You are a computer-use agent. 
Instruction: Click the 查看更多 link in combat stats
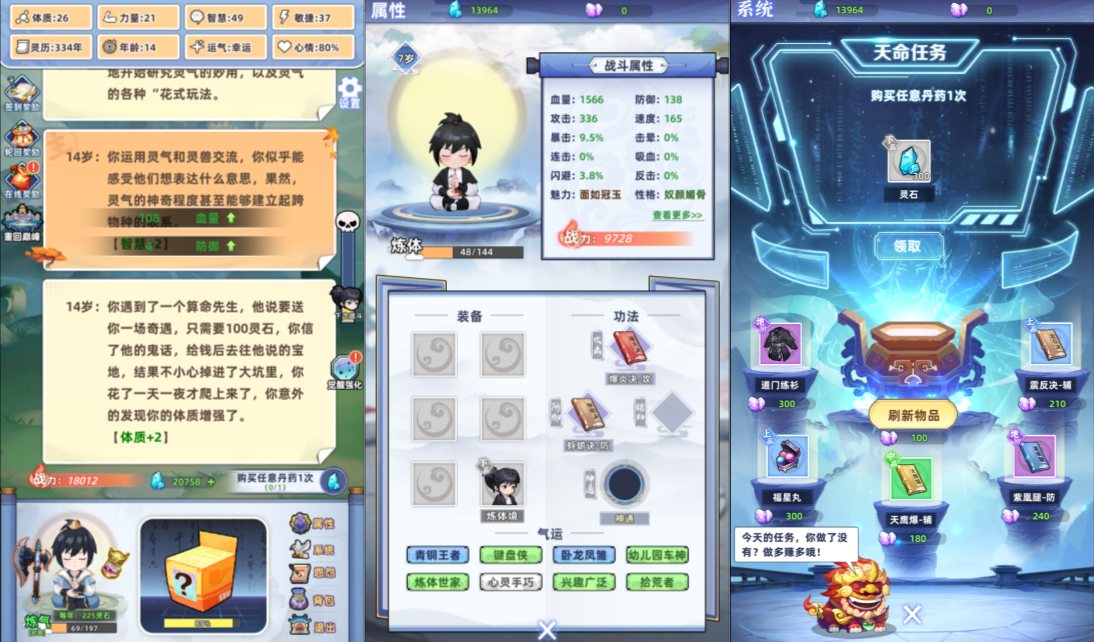677,215
